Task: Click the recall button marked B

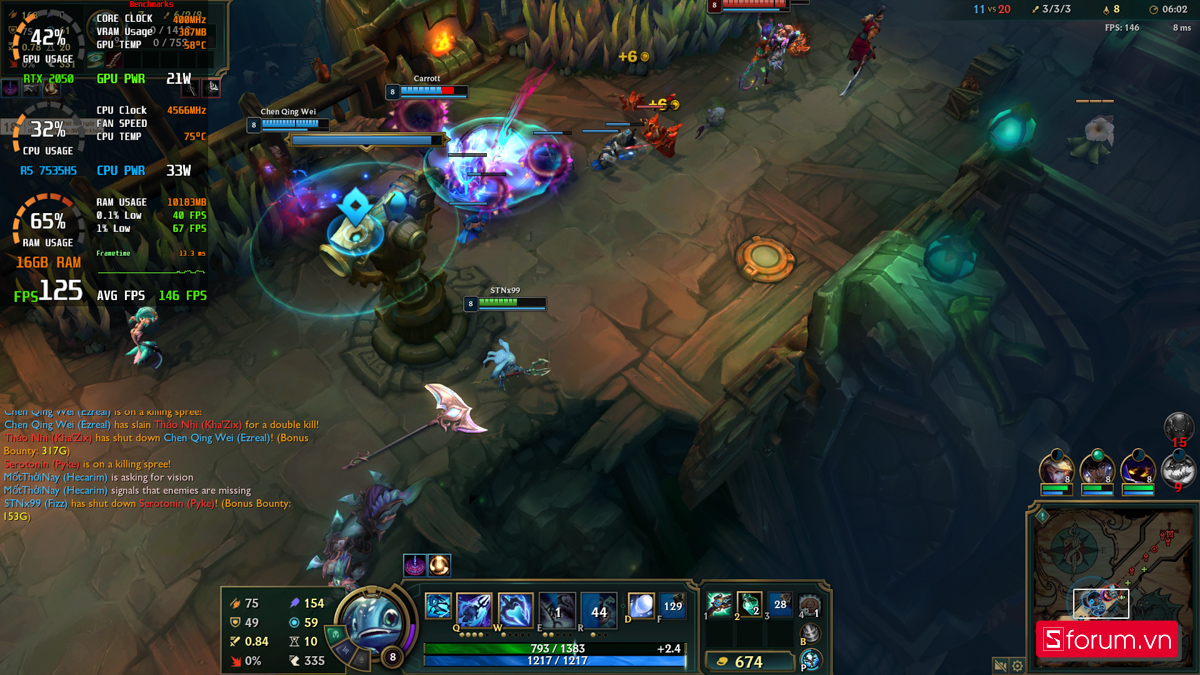Action: point(811,633)
